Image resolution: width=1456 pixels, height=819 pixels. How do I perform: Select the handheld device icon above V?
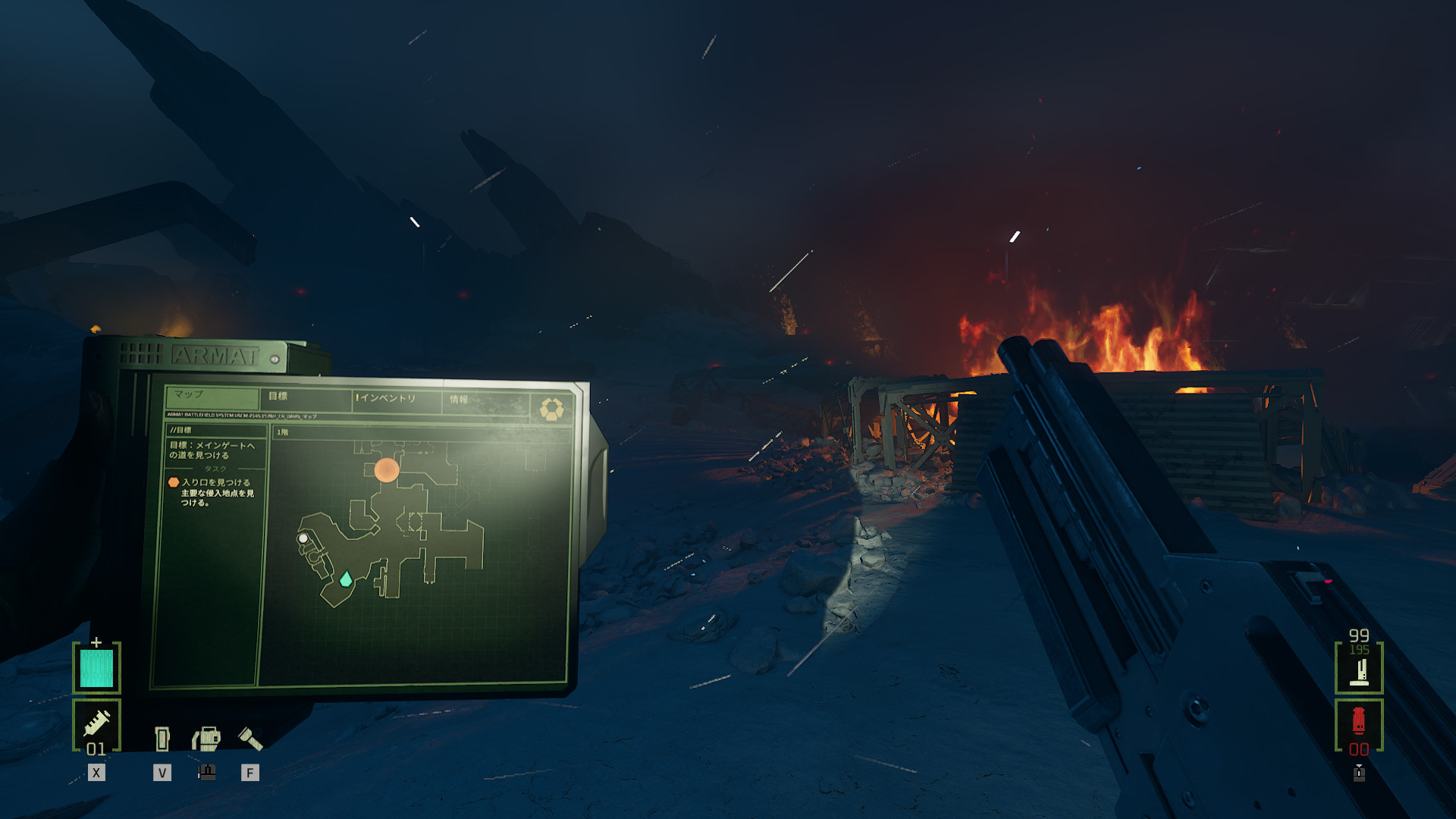pos(162,738)
